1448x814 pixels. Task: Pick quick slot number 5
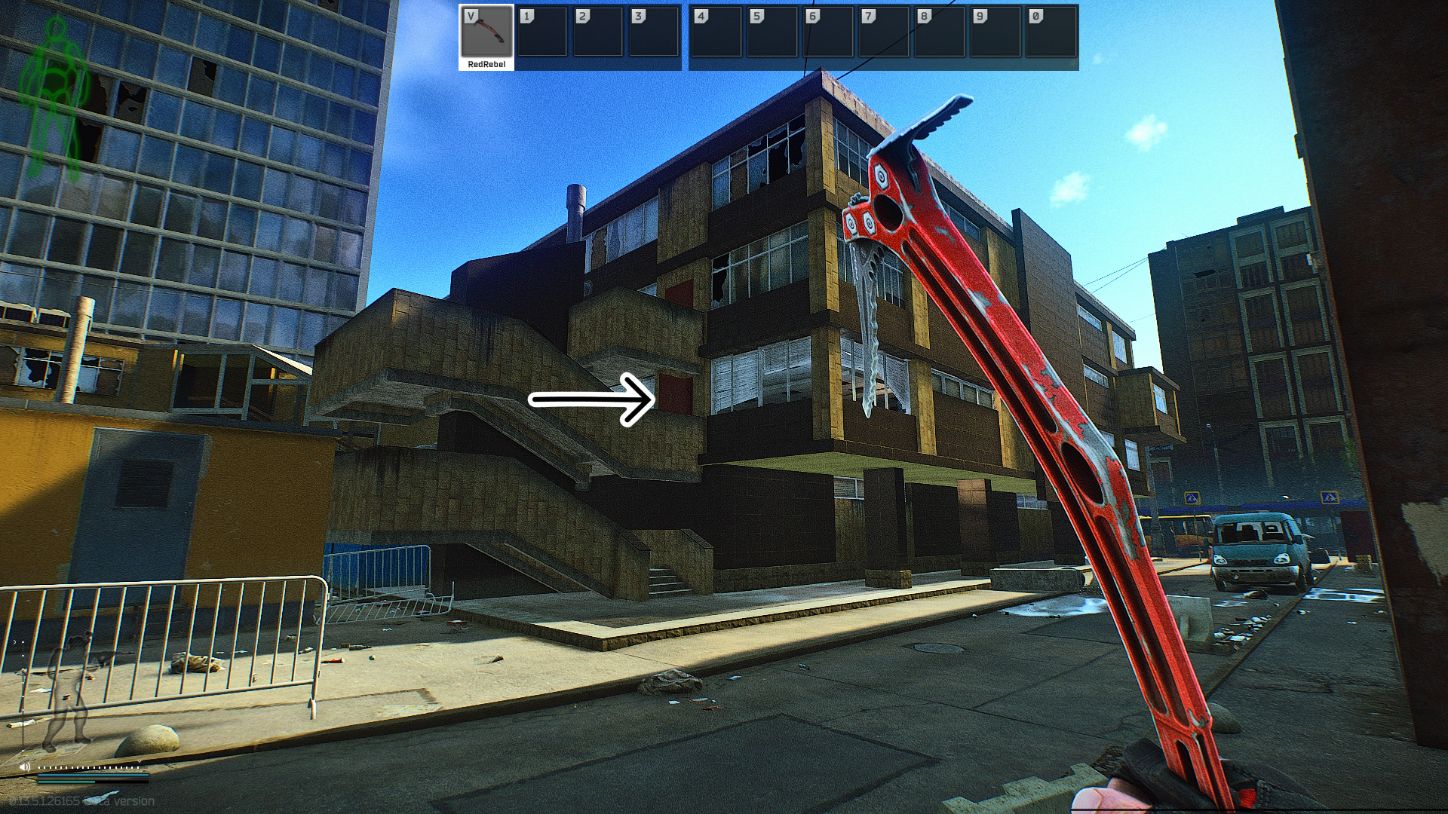773,32
